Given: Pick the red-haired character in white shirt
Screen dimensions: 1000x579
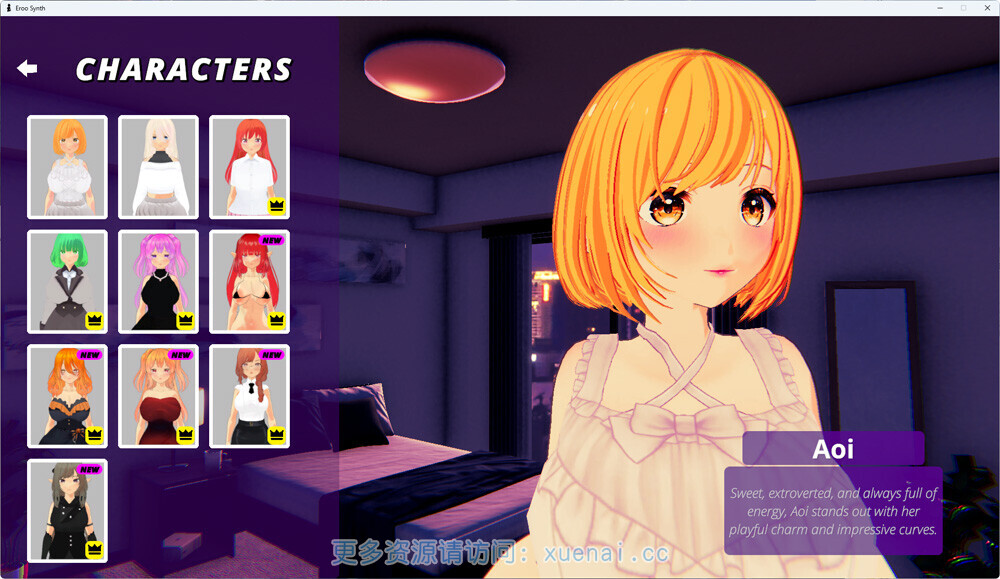Looking at the screenshot, I should point(249,167).
